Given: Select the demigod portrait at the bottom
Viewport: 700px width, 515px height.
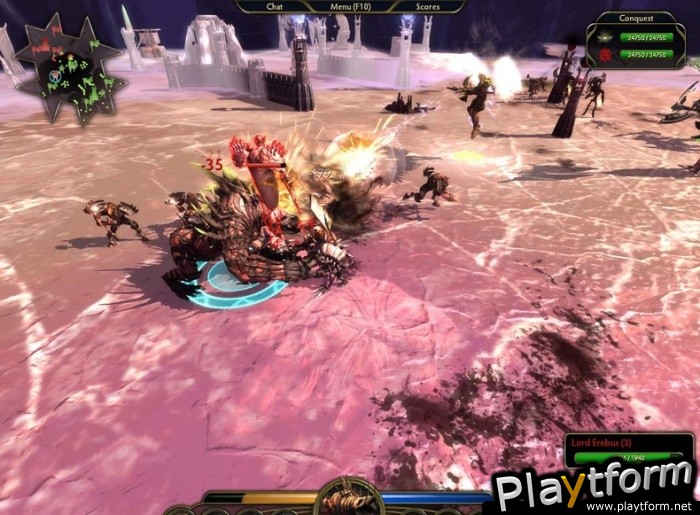Looking at the screenshot, I should 348,498.
